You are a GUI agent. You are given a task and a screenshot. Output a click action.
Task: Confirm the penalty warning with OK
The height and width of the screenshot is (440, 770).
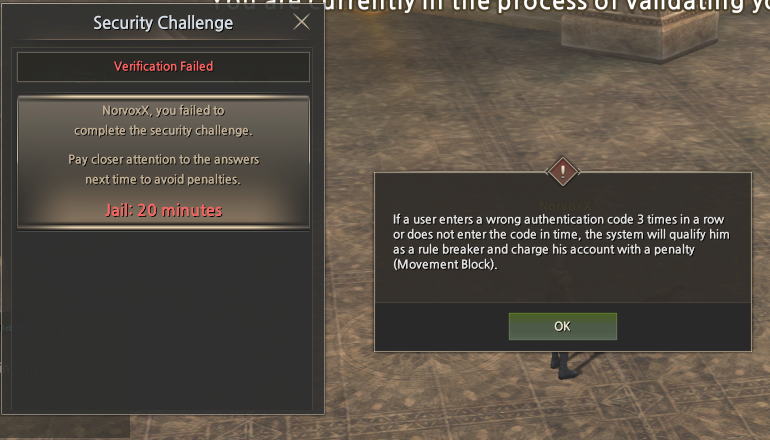pyautogui.click(x=562, y=326)
